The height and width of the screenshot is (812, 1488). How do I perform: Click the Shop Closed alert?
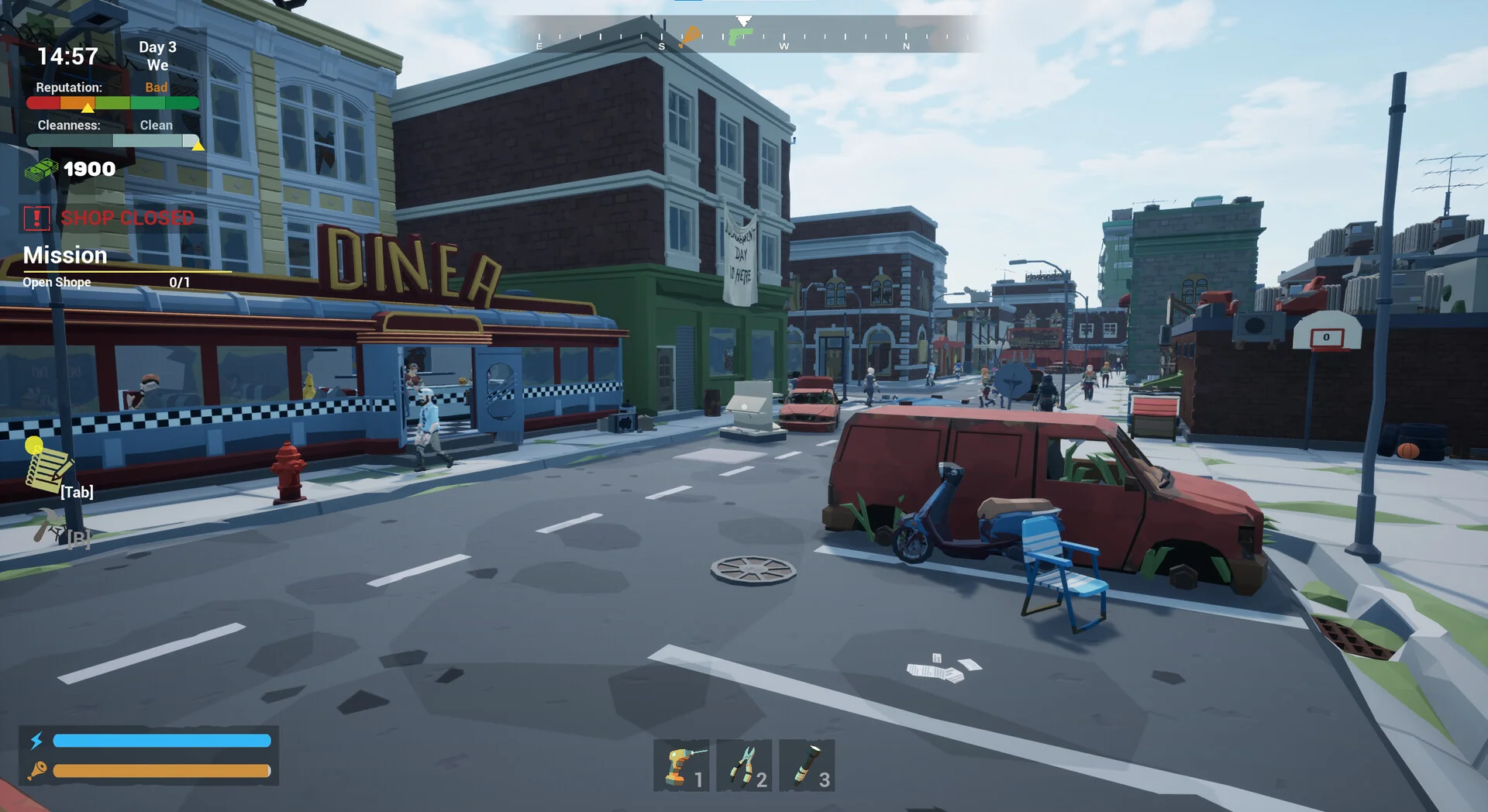coord(109,218)
